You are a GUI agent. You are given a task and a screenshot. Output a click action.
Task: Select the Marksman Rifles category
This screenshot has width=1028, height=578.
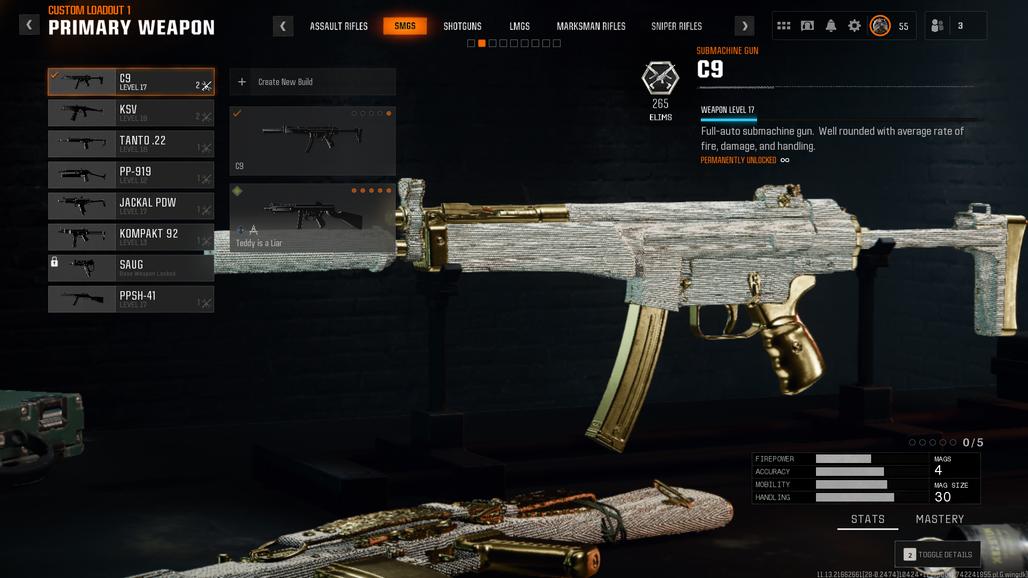591,26
